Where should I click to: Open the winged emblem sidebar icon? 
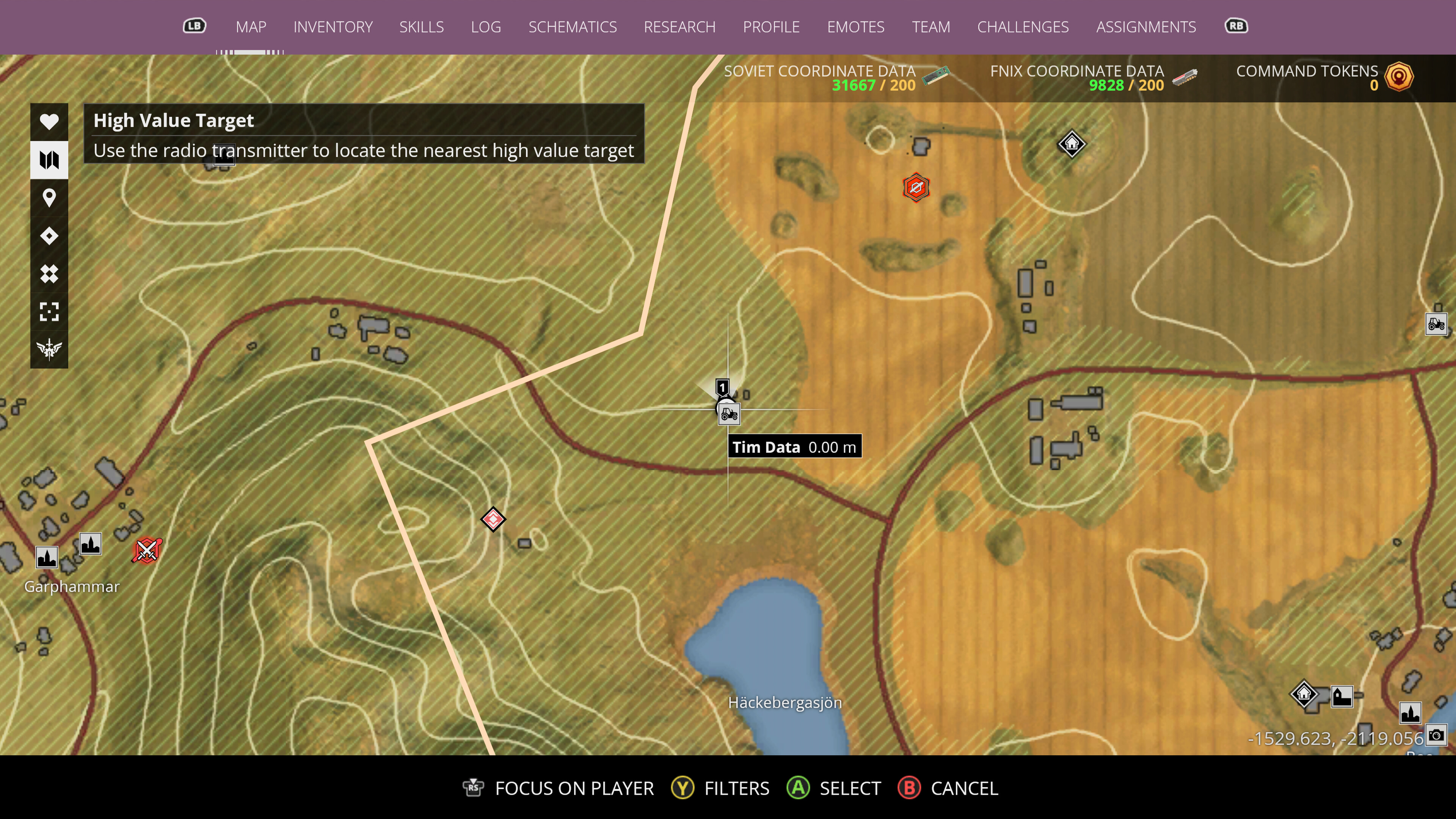(x=49, y=349)
